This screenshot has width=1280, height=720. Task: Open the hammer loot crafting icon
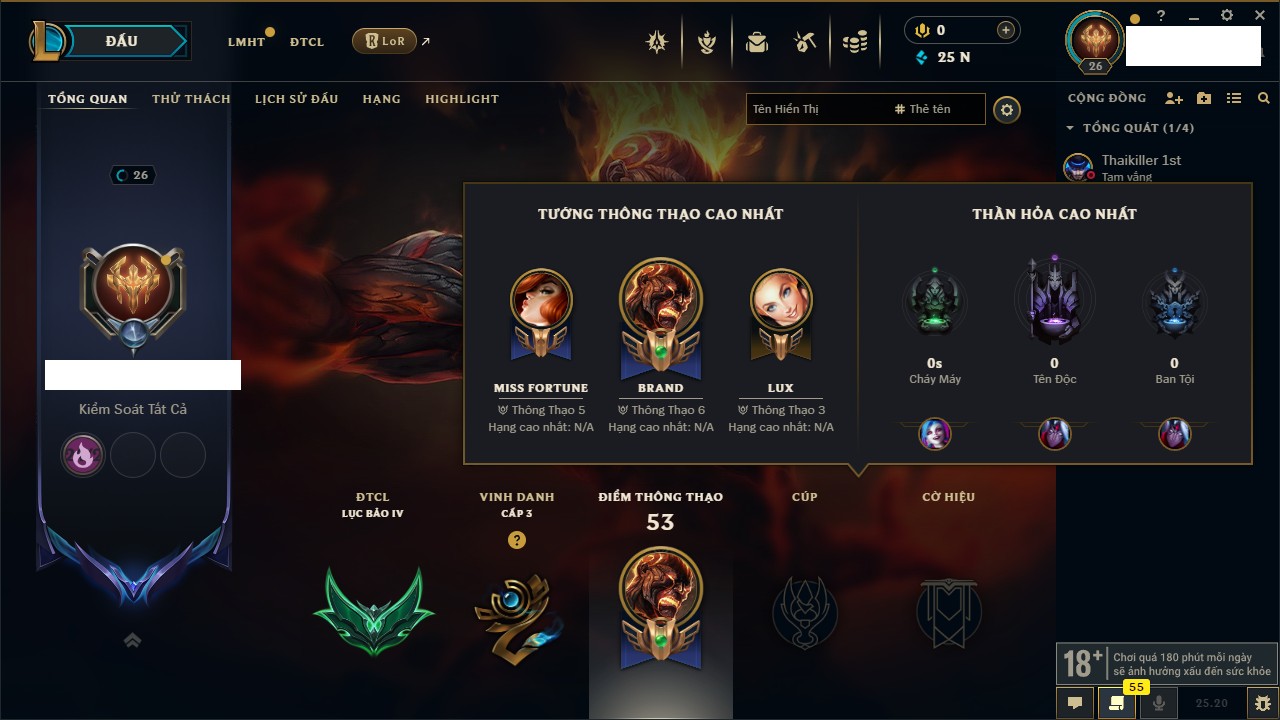pos(805,42)
